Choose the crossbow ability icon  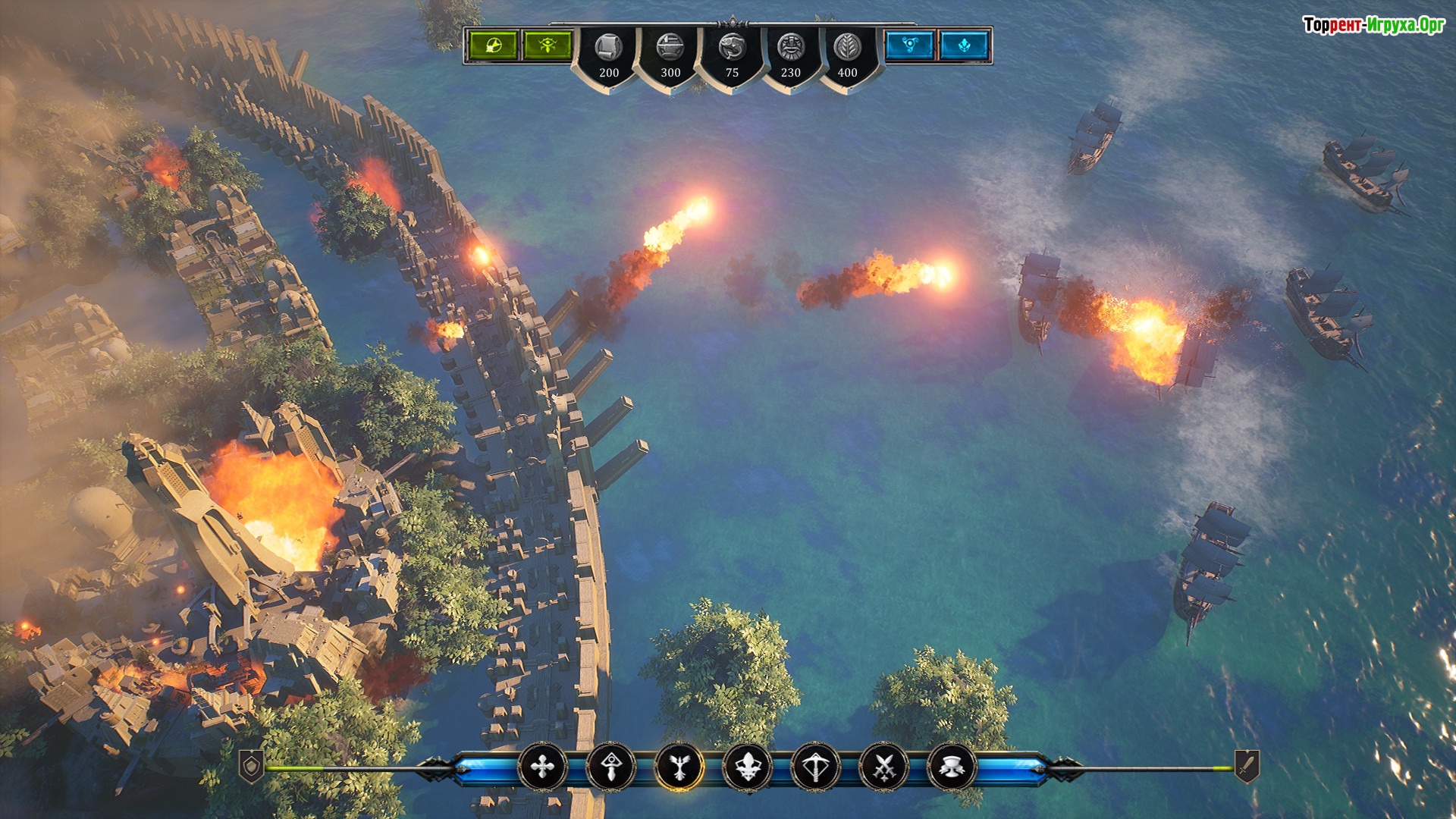tap(815, 767)
